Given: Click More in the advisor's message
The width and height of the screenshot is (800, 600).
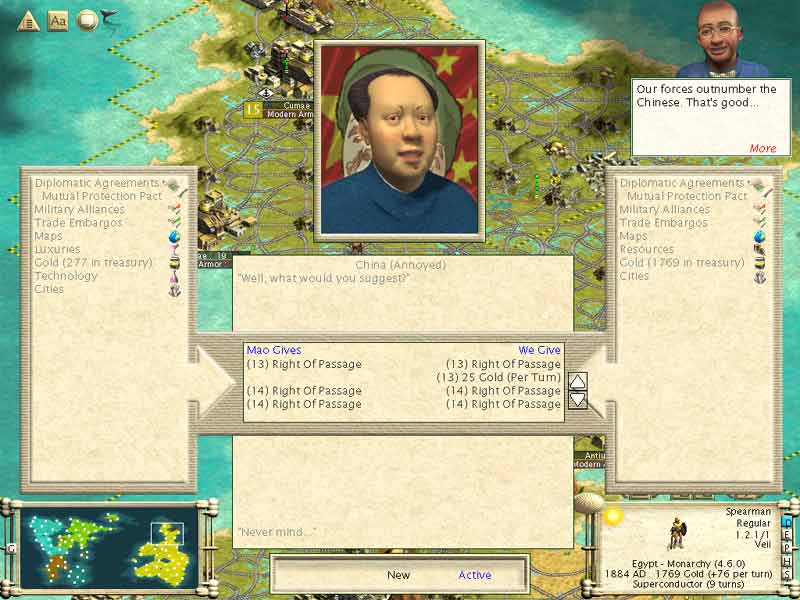Looking at the screenshot, I should point(762,148).
